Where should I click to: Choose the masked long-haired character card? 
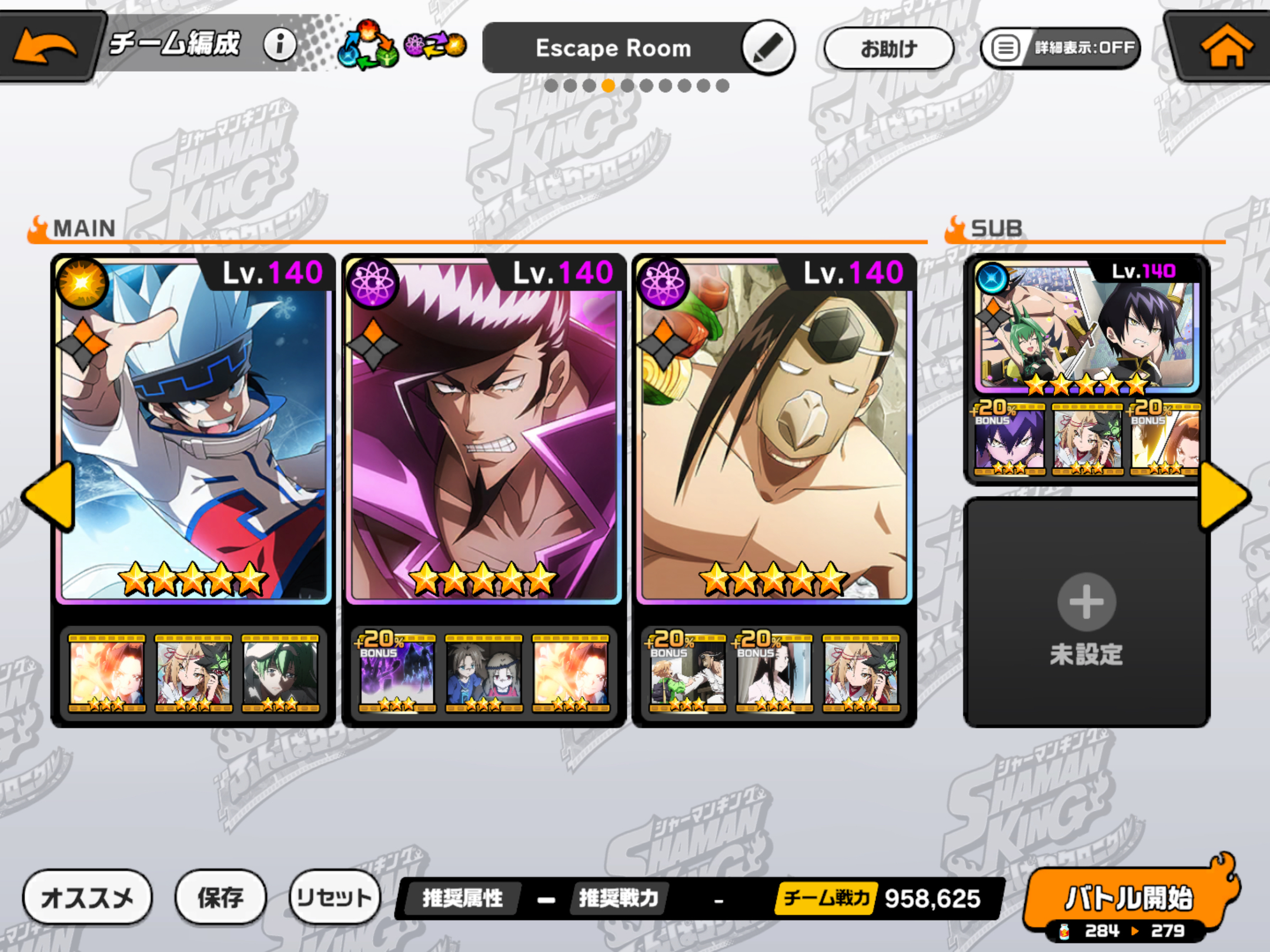[774, 429]
